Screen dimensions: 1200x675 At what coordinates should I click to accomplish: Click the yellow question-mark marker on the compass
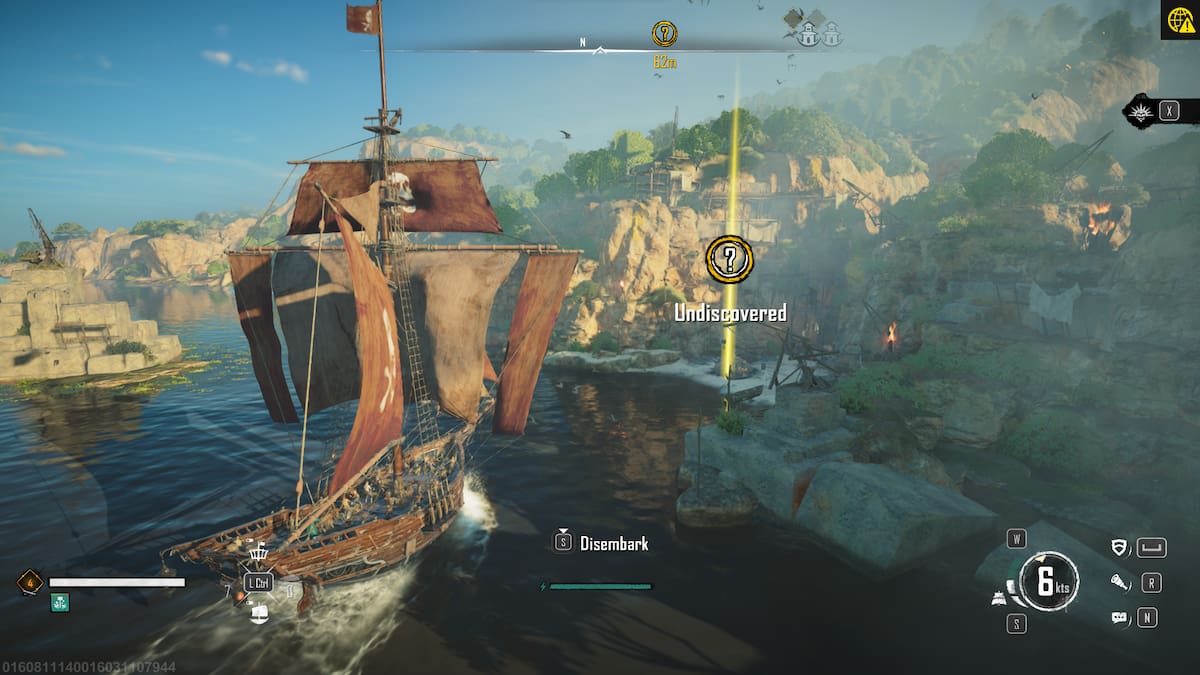pyautogui.click(x=664, y=33)
